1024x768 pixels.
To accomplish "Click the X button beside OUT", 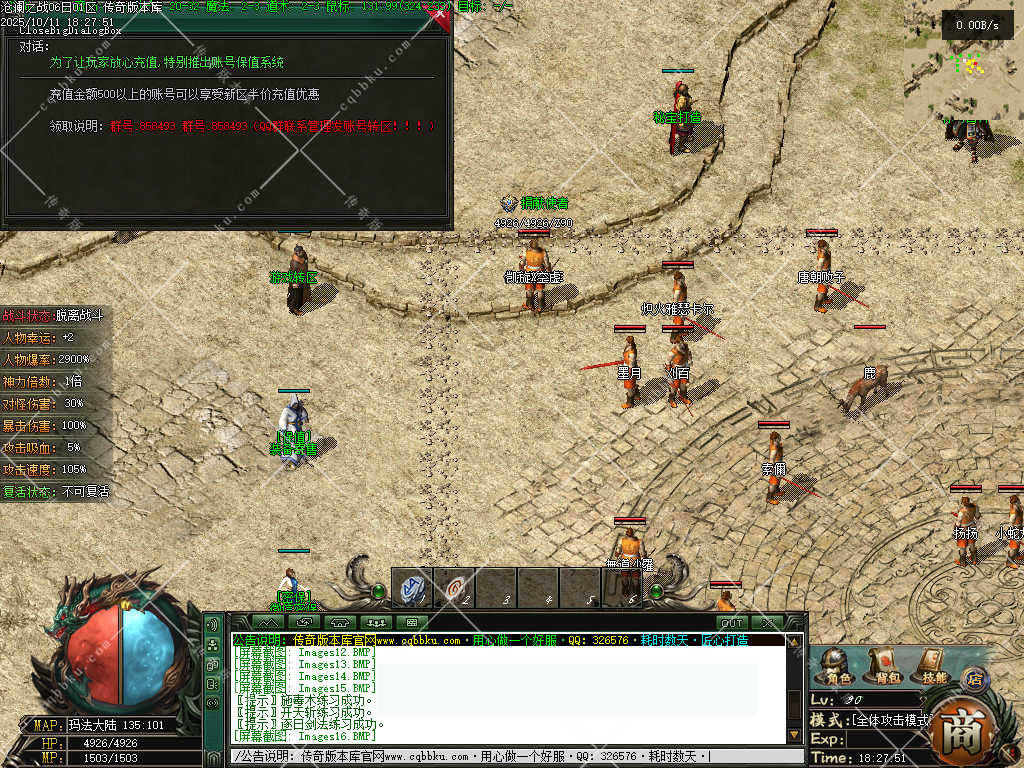I will tap(769, 623).
